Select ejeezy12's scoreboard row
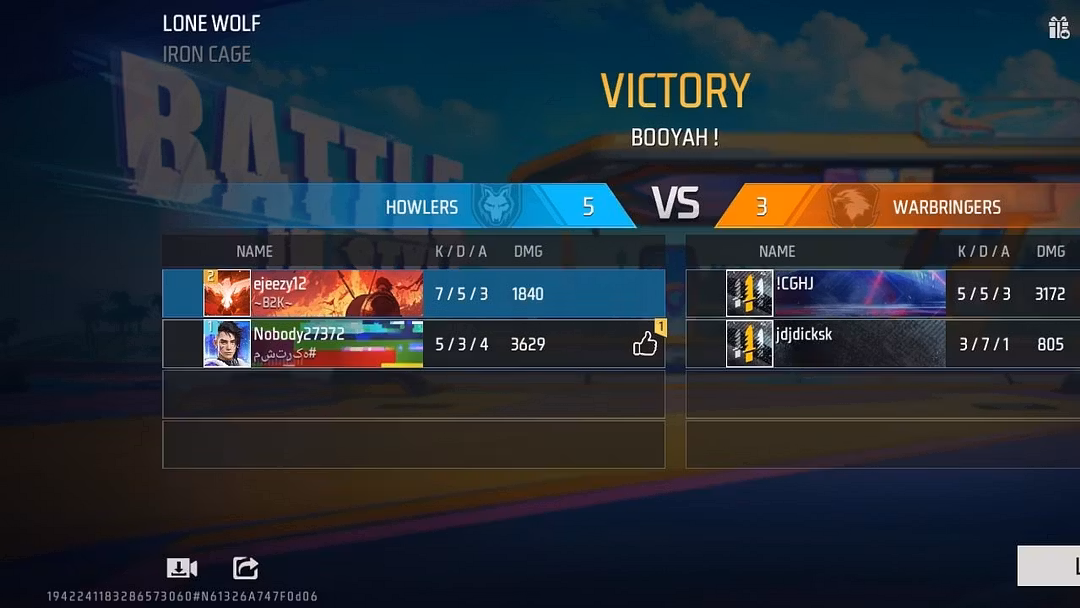Image resolution: width=1080 pixels, height=608 pixels. click(413, 293)
